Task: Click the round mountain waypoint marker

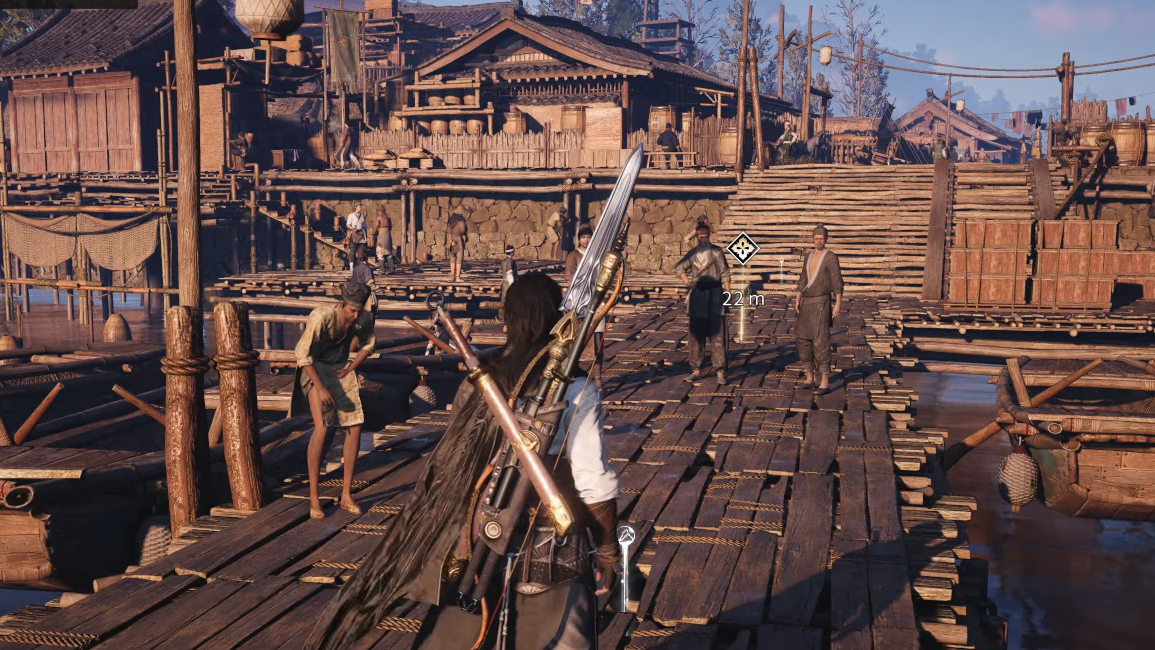Action: point(626,537)
